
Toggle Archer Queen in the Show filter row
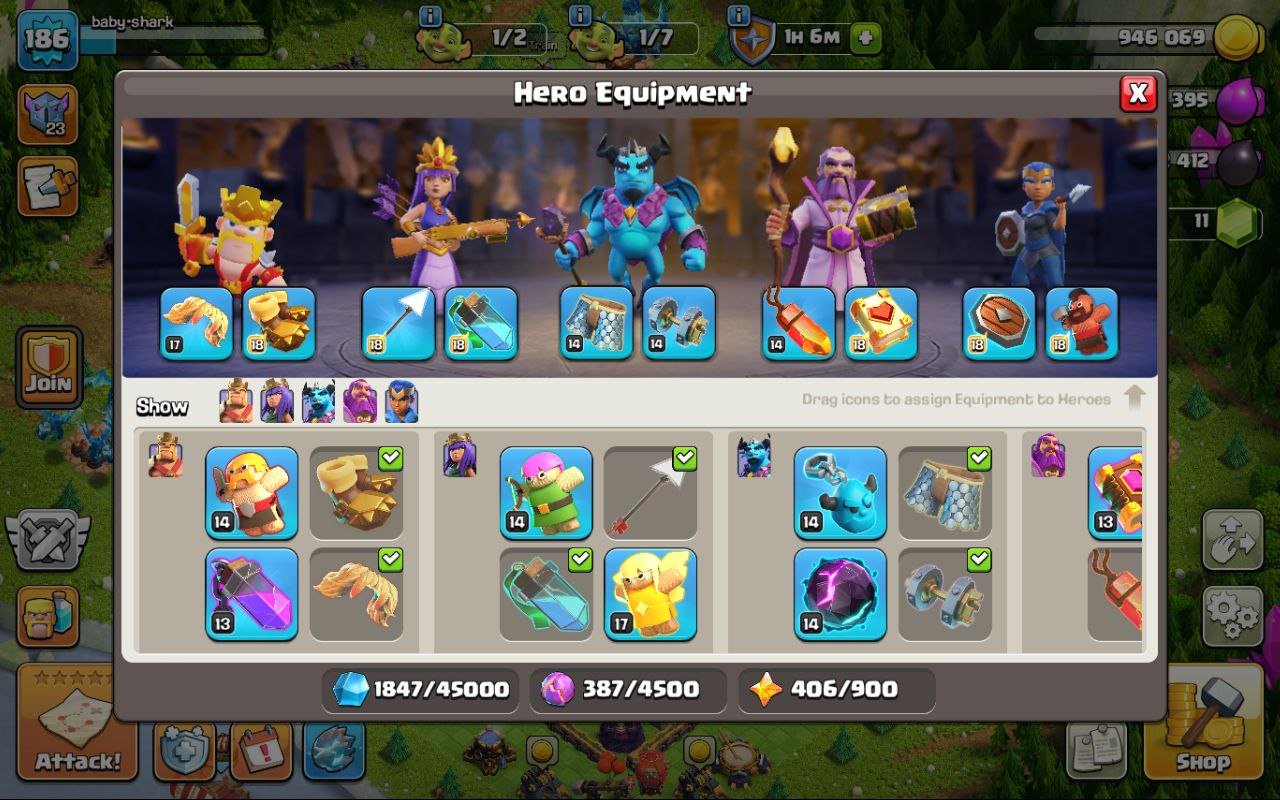tap(276, 401)
